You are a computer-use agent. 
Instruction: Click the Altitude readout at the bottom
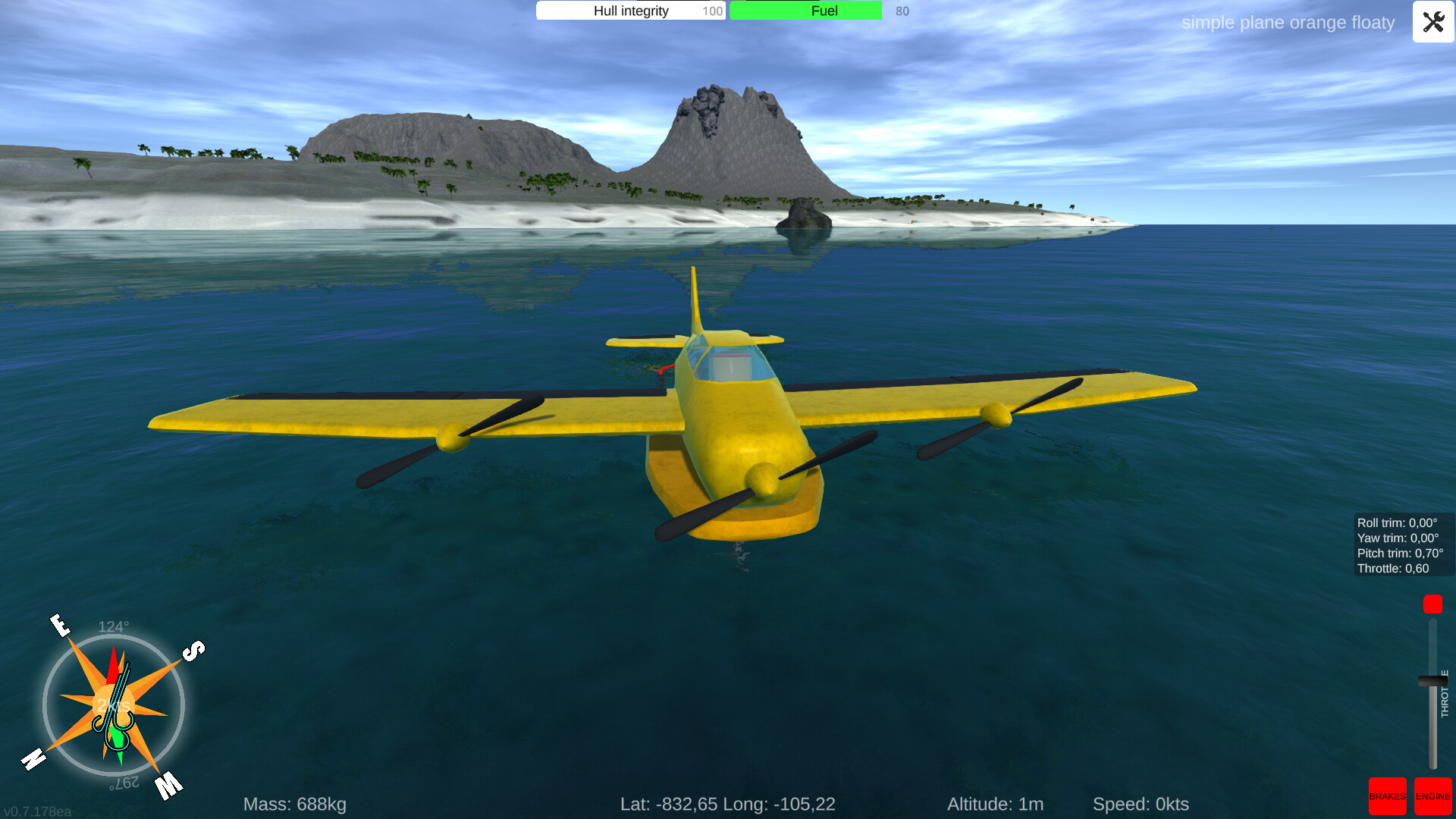996,804
